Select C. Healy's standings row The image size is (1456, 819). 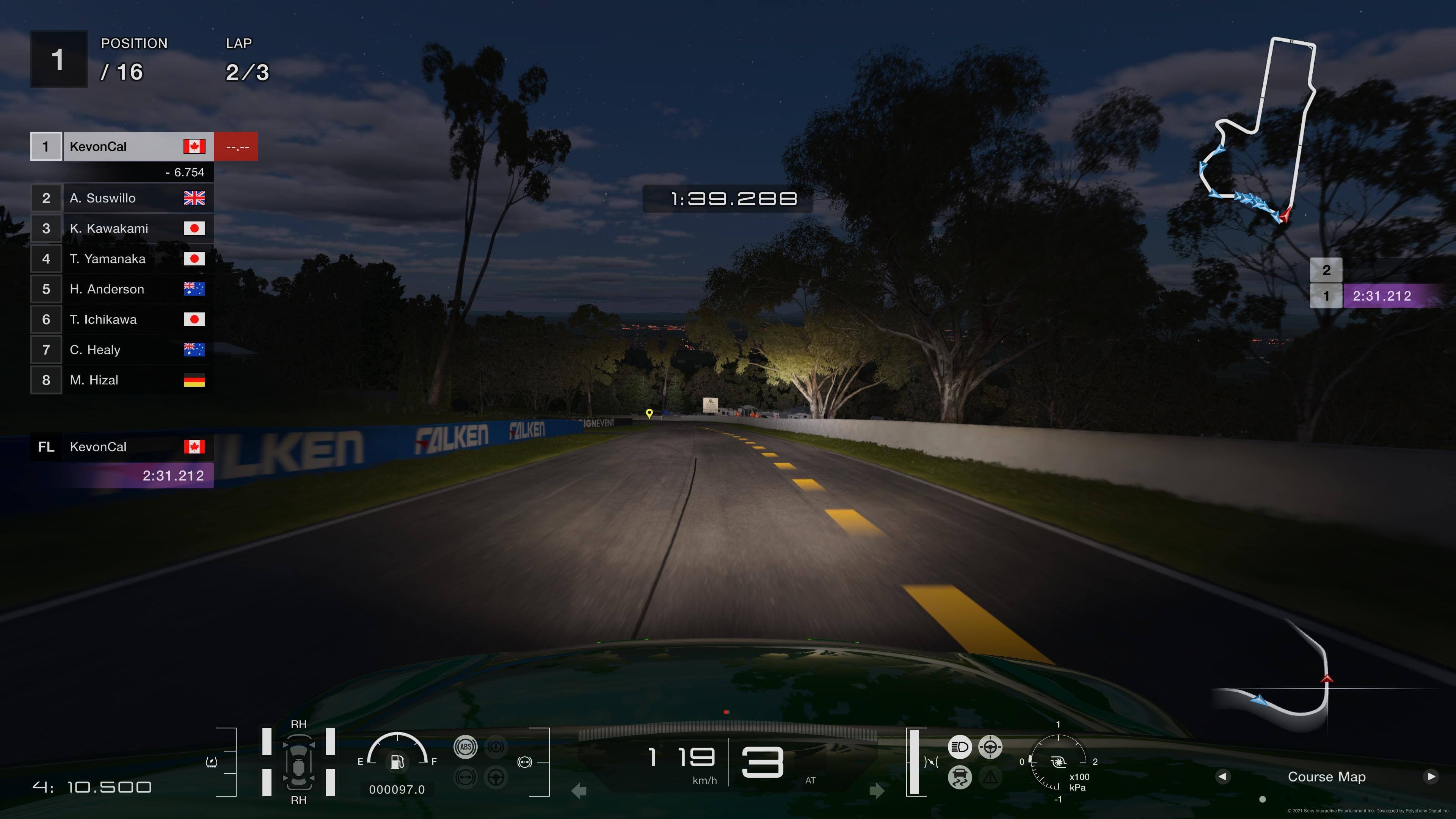tap(122, 350)
